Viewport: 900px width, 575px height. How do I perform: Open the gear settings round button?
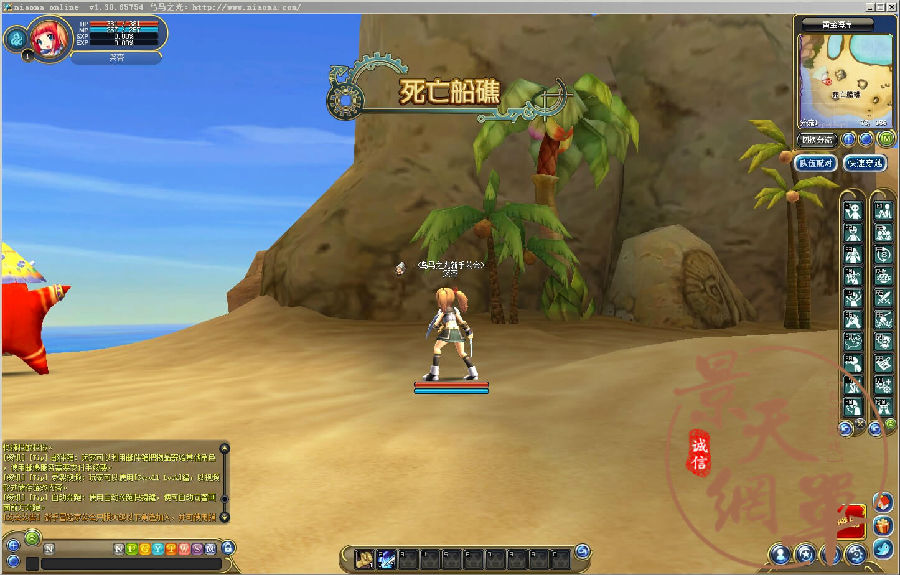[855, 553]
